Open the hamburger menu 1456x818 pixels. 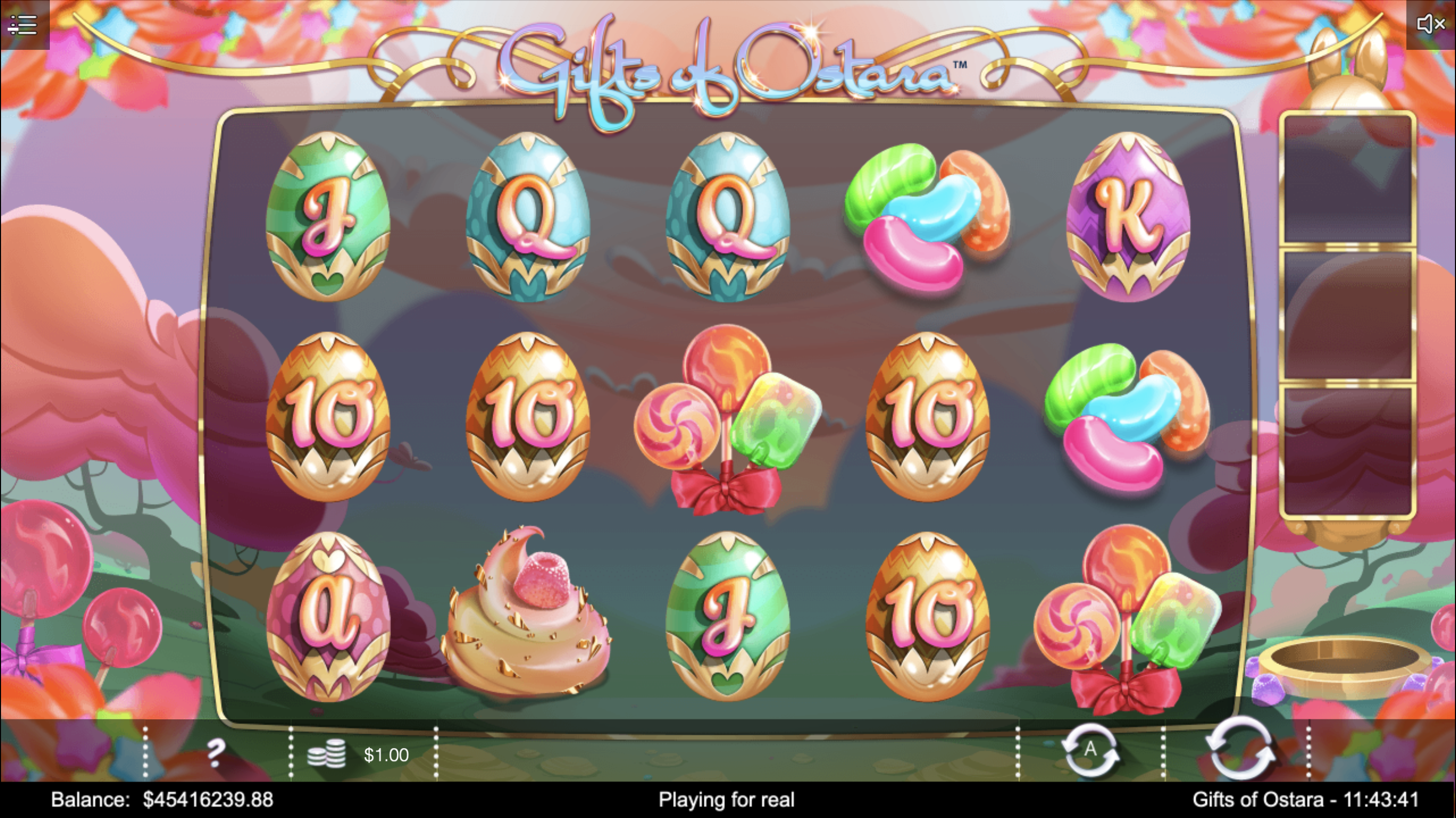(x=24, y=25)
